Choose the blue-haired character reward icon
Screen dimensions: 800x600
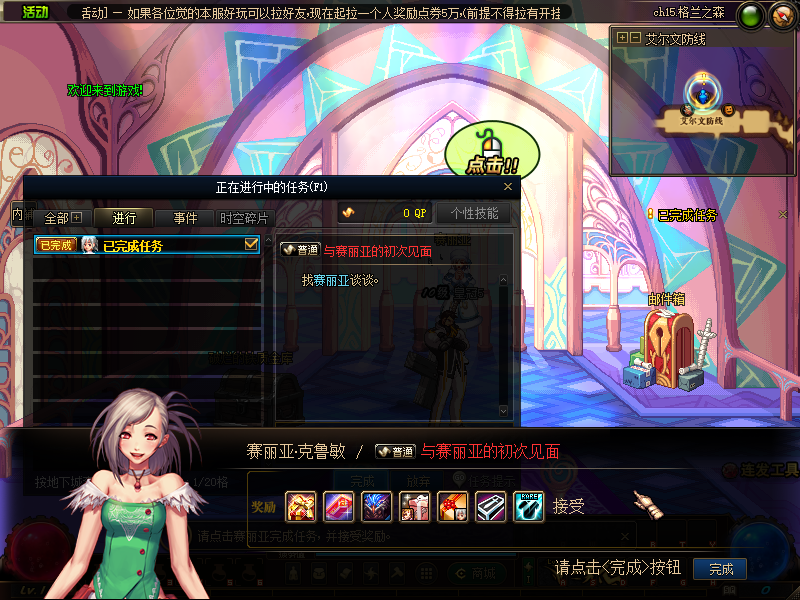point(376,507)
